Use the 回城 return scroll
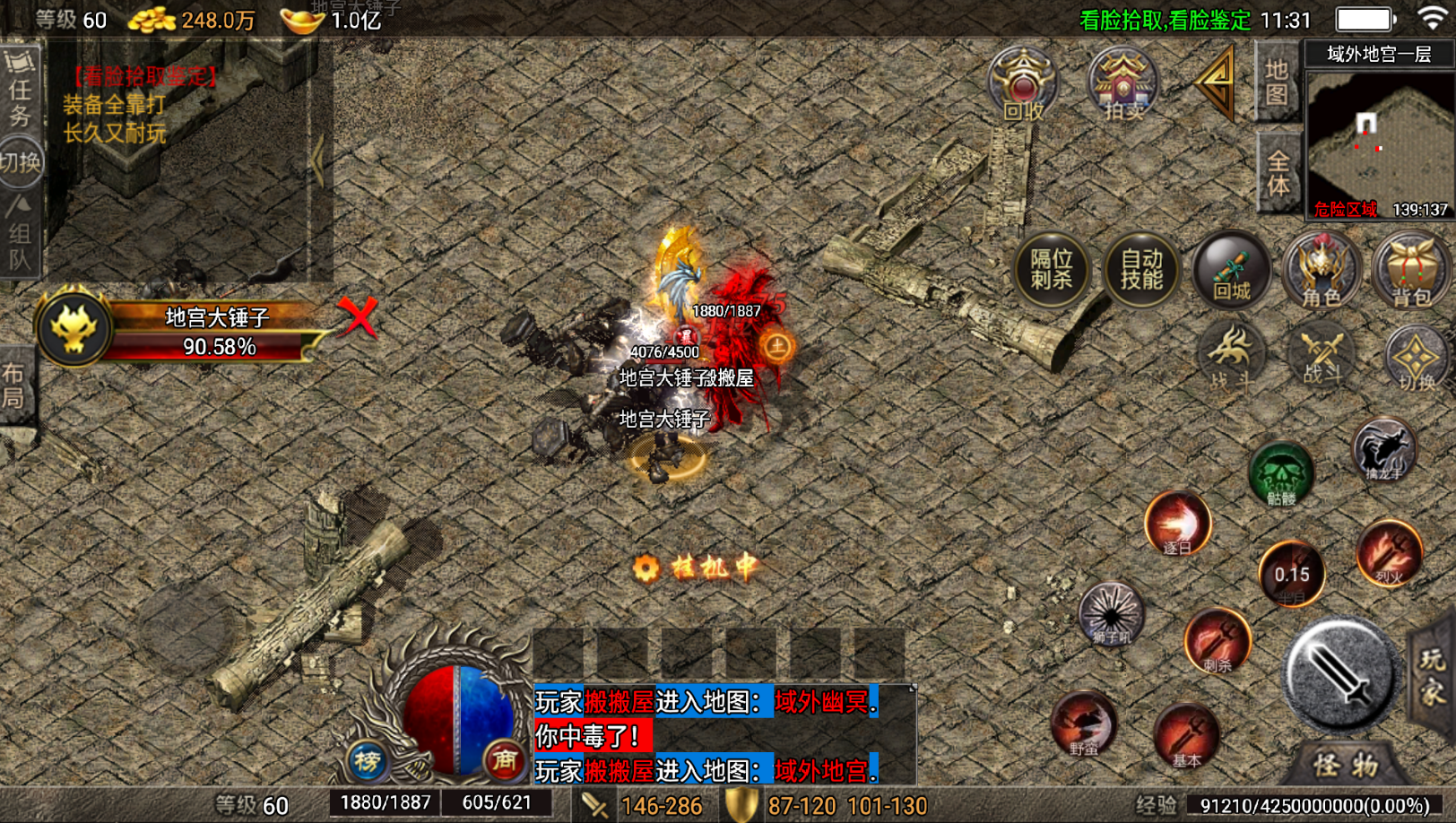The height and width of the screenshot is (823, 1456). pyautogui.click(x=1232, y=269)
